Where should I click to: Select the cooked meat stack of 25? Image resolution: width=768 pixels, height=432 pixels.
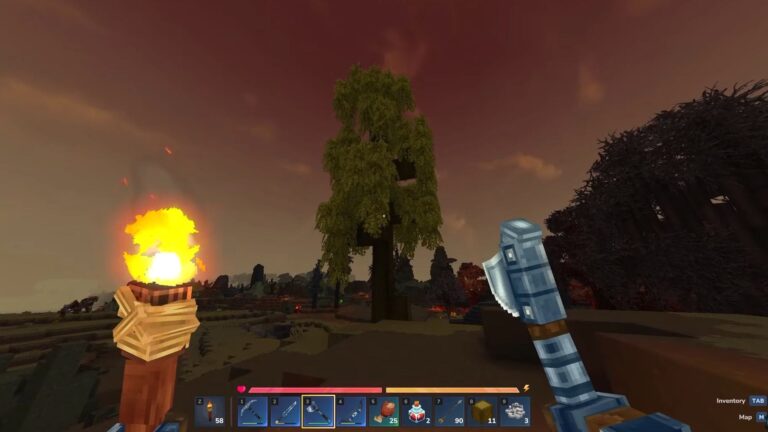click(x=384, y=411)
